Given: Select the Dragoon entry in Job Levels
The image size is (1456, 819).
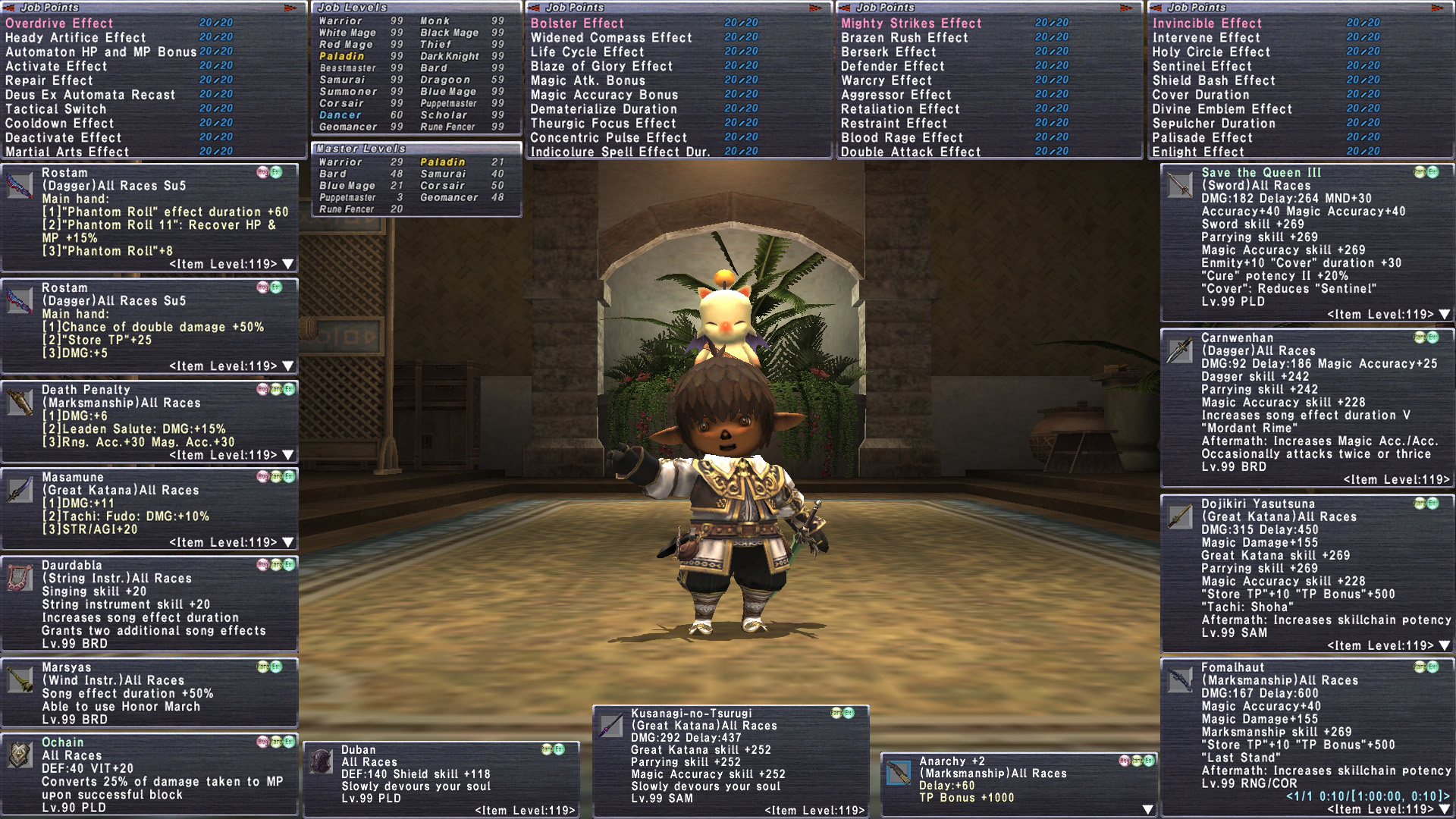Looking at the screenshot, I should click(x=445, y=80).
